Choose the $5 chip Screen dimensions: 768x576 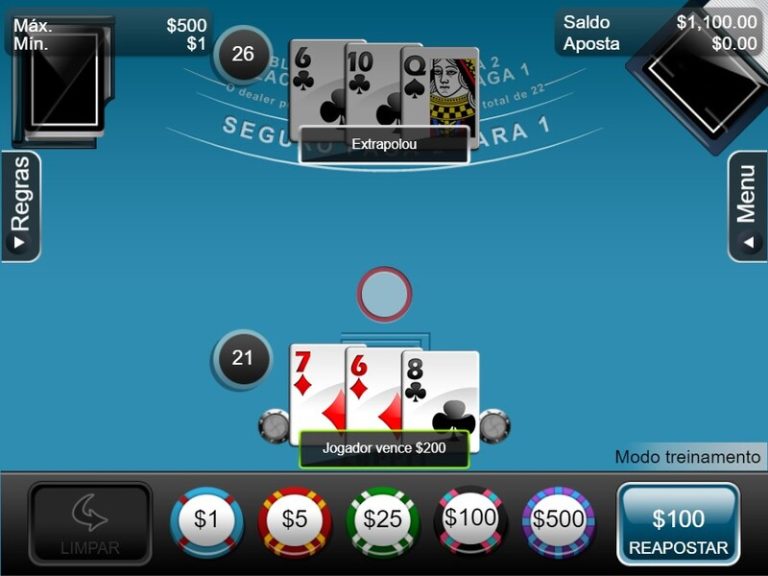[x=295, y=520]
